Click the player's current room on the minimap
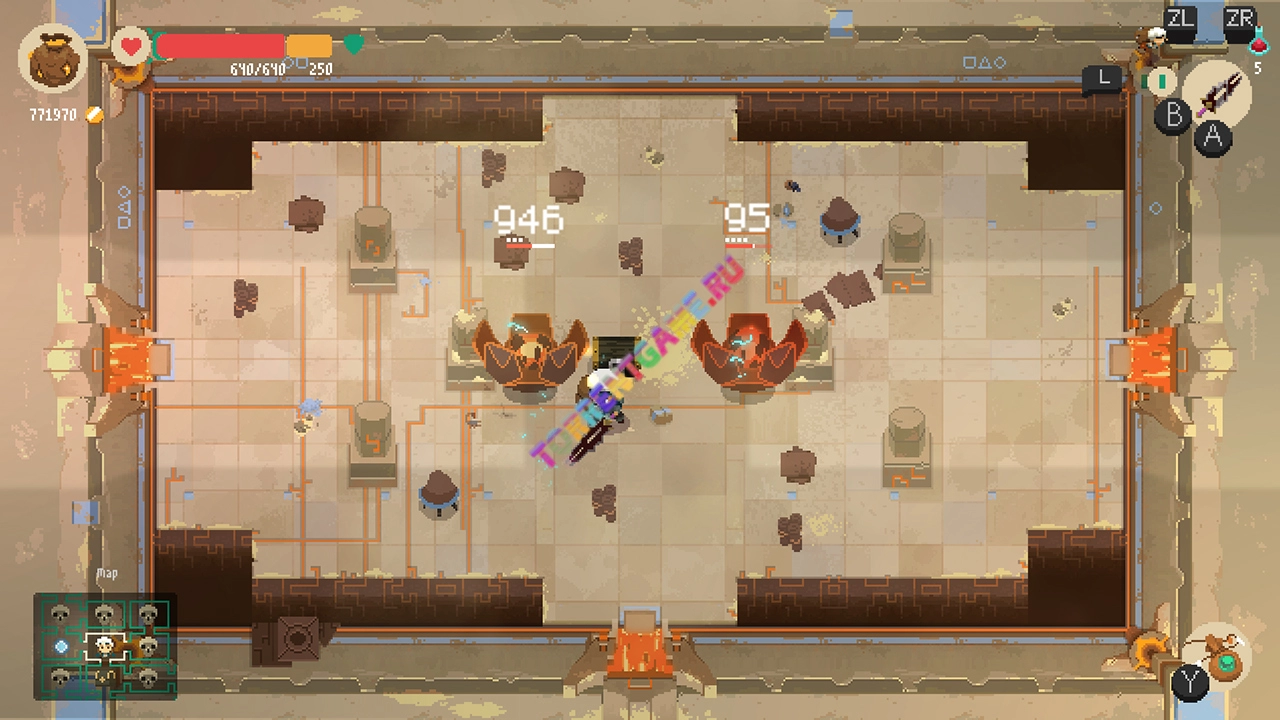 [x=104, y=647]
